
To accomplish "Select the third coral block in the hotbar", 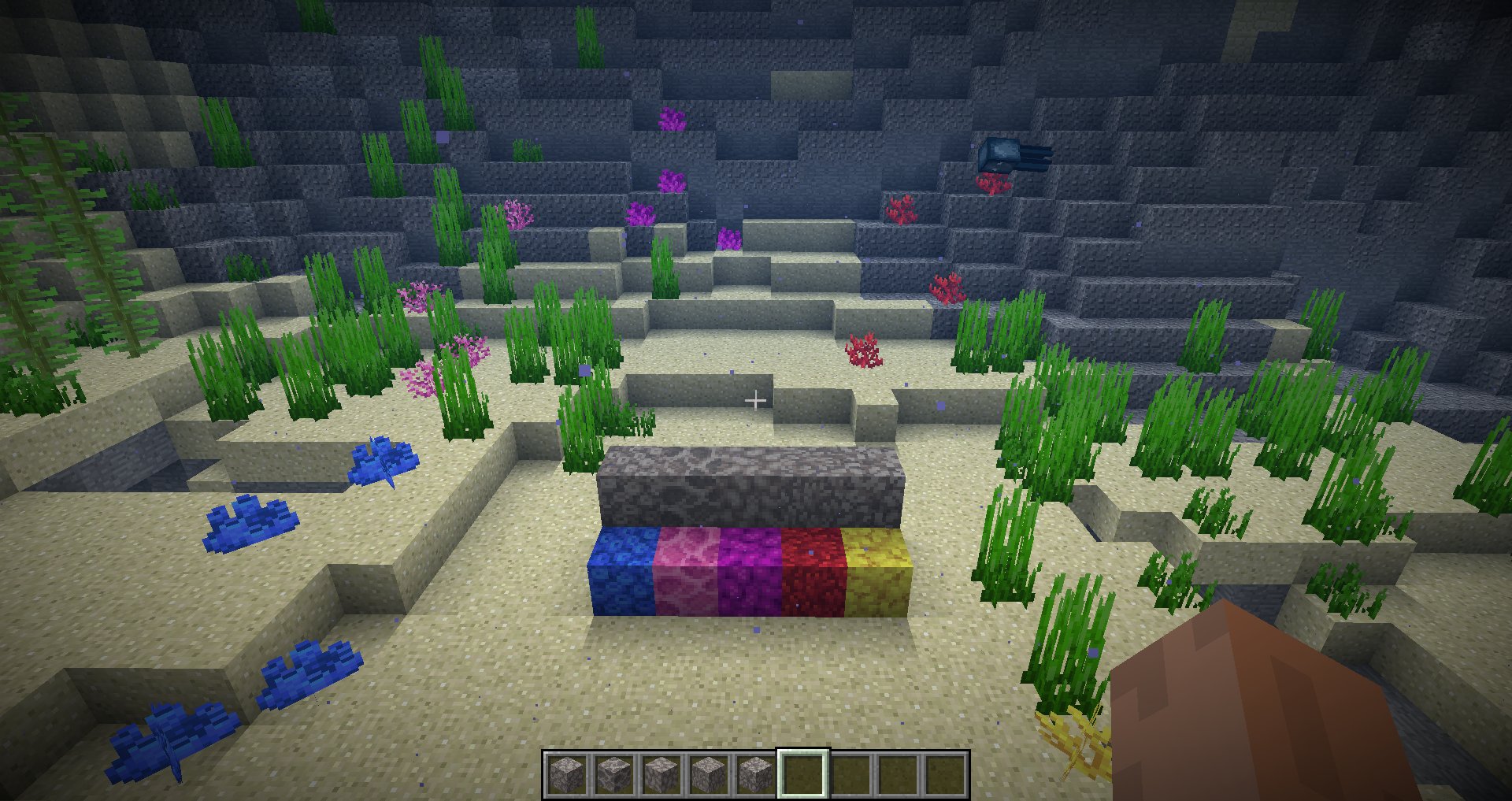I will 661,776.
